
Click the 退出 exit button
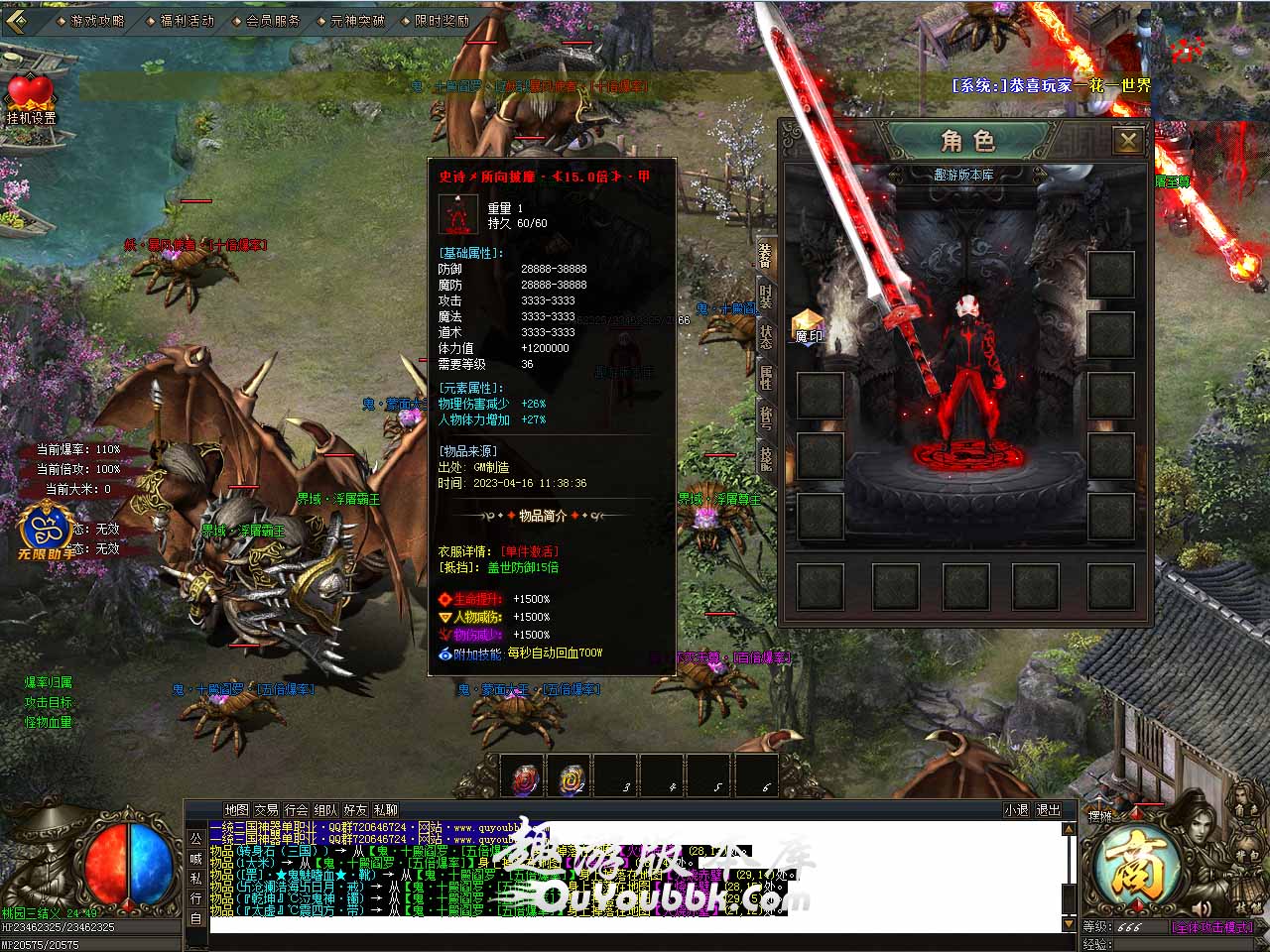(1049, 810)
